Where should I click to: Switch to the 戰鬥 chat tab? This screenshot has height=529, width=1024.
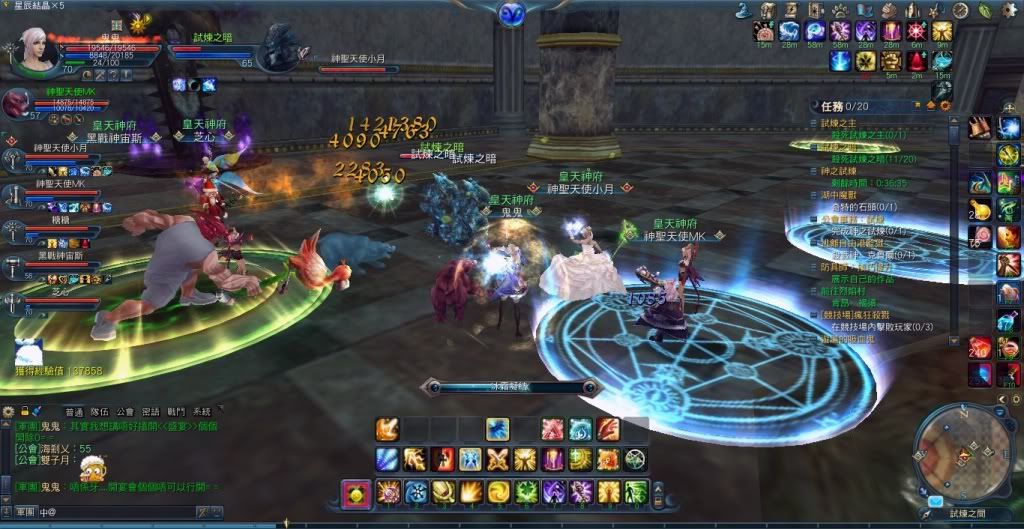click(176, 411)
